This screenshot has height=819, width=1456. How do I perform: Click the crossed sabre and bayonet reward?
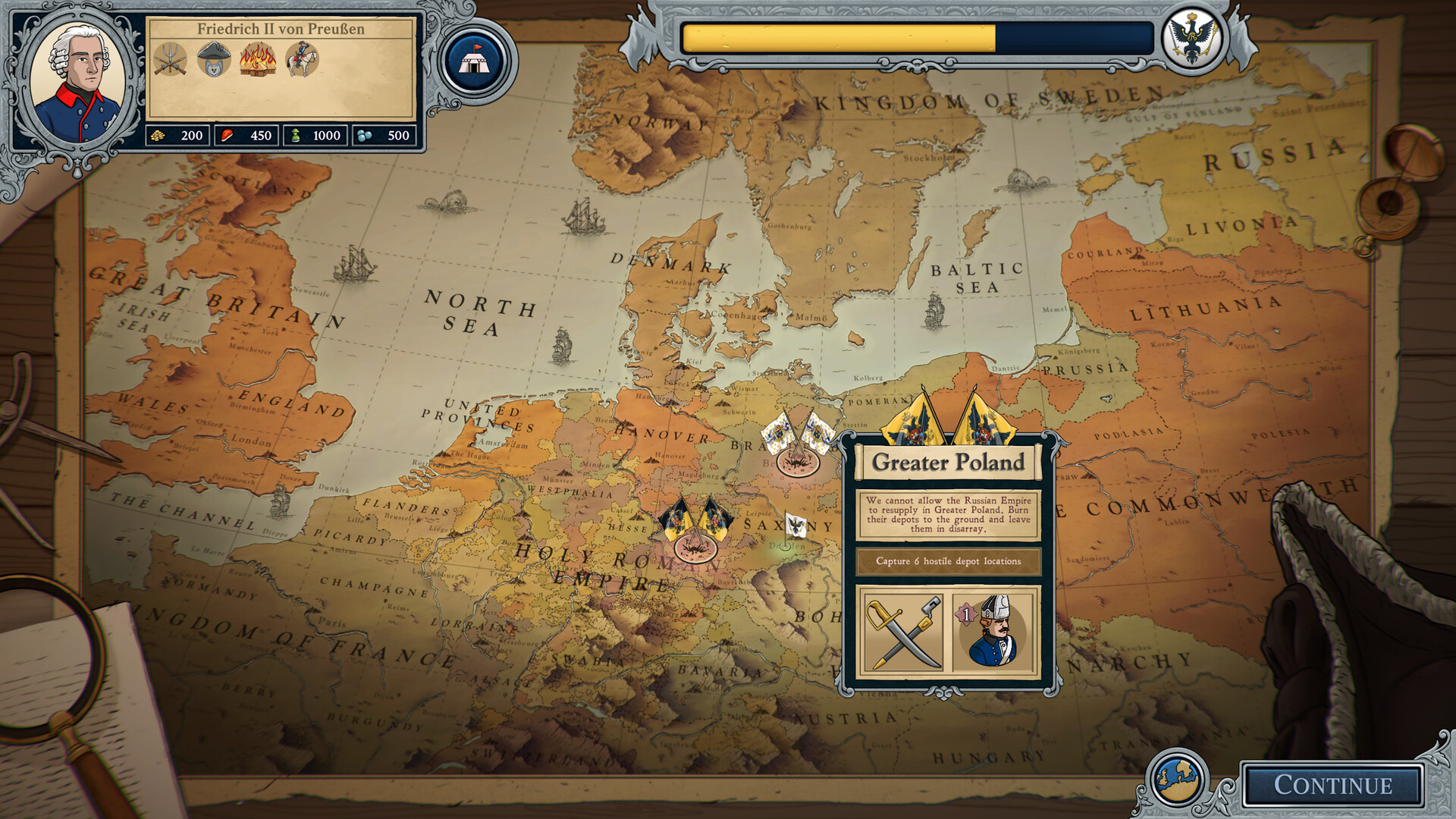coord(903,632)
